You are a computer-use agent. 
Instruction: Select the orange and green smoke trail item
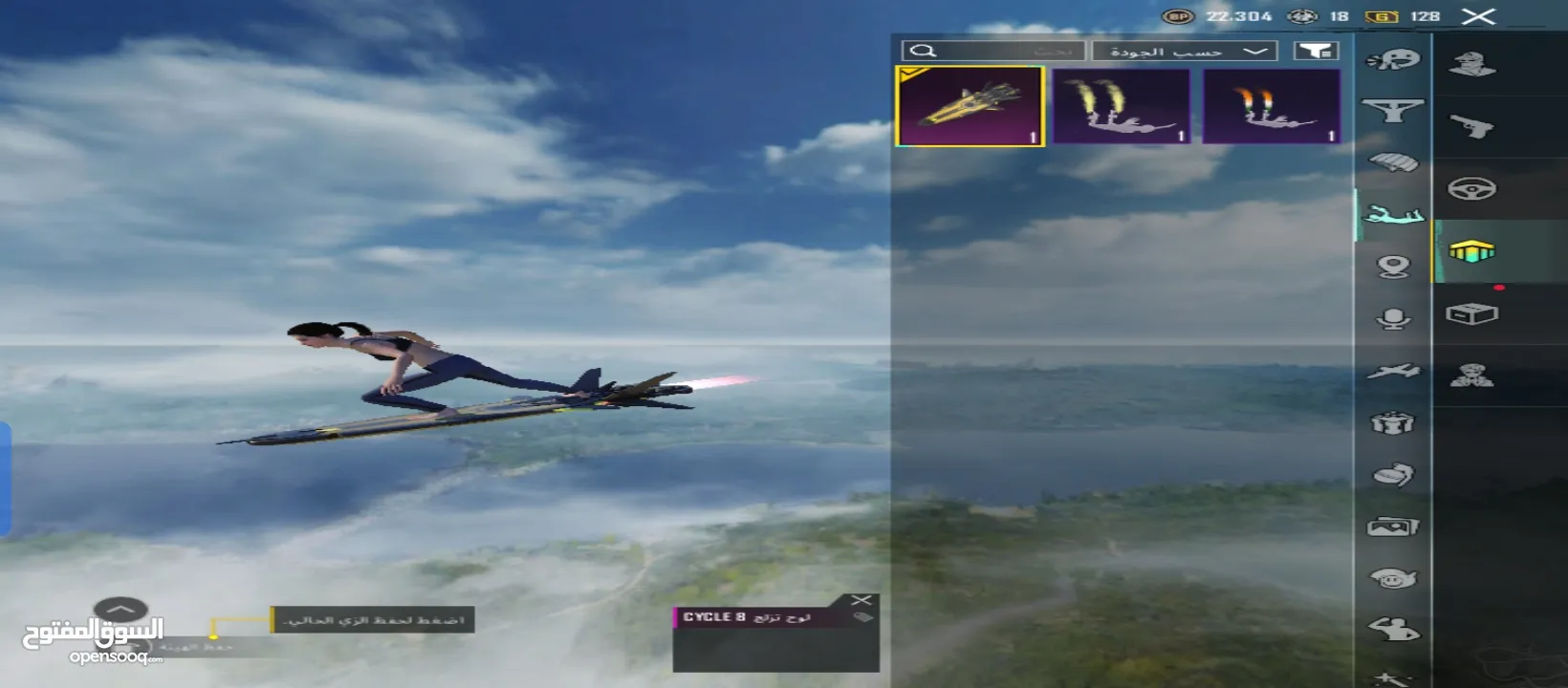click(1271, 106)
